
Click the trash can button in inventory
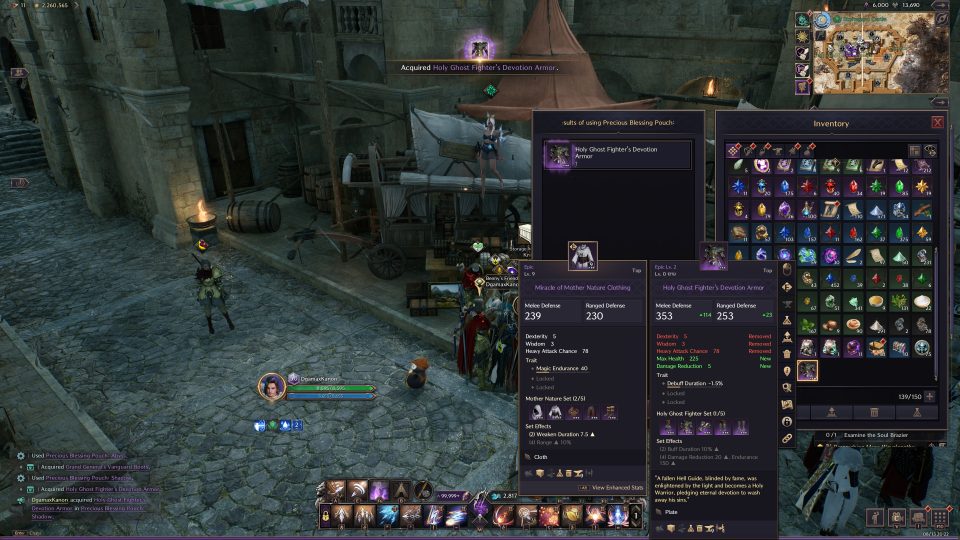pyautogui.click(x=875, y=412)
